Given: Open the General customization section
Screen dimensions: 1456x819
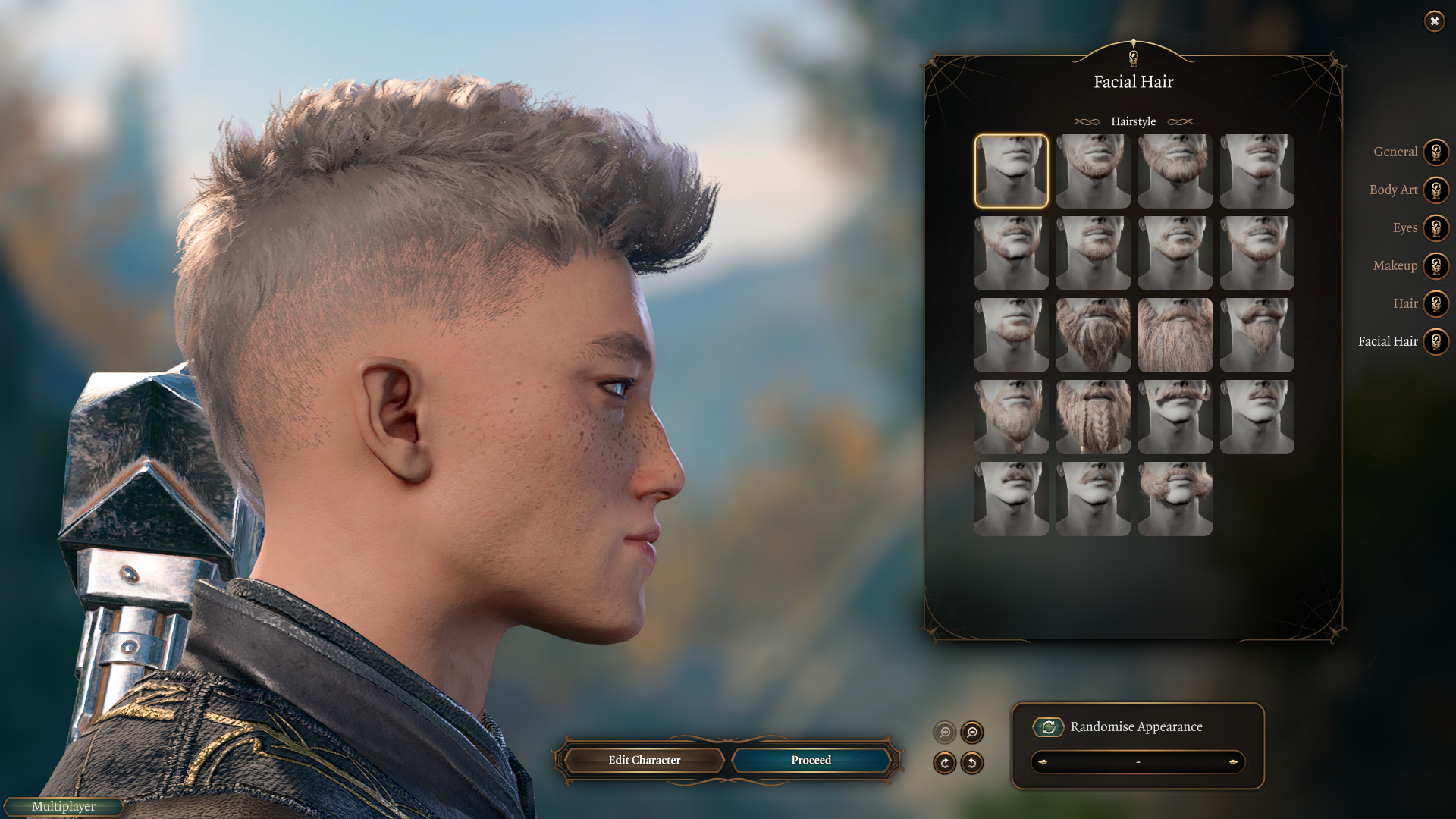Looking at the screenshot, I should click(1436, 152).
